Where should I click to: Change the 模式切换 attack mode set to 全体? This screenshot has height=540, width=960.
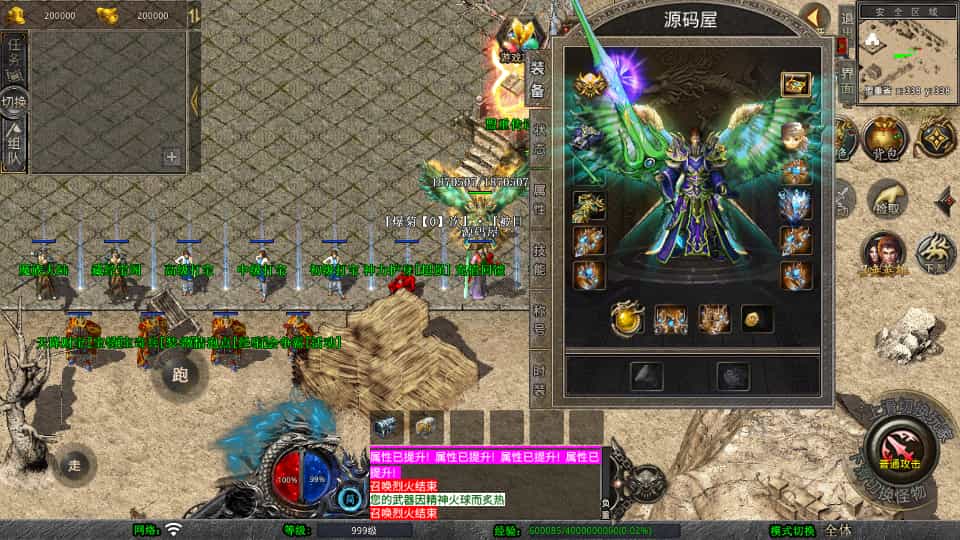pyautogui.click(x=839, y=530)
